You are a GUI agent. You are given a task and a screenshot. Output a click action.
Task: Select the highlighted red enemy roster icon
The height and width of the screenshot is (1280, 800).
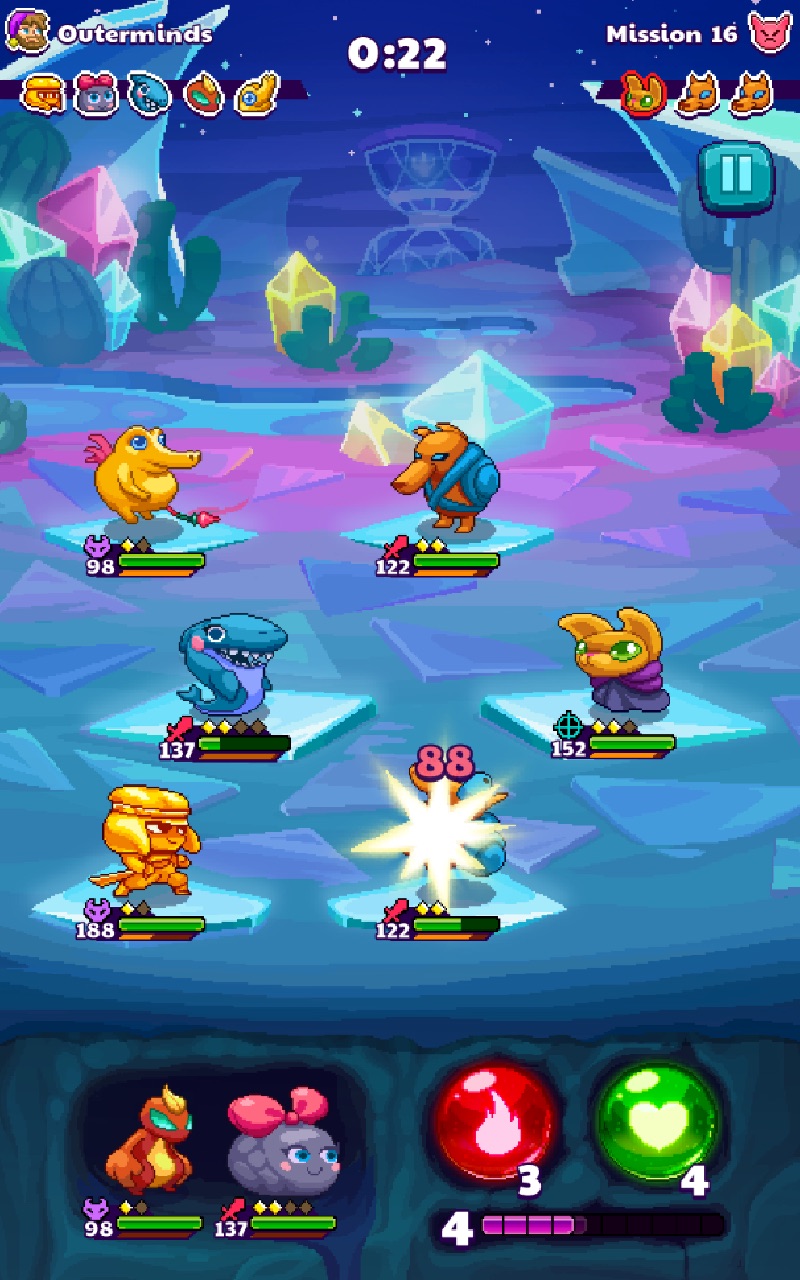click(643, 94)
